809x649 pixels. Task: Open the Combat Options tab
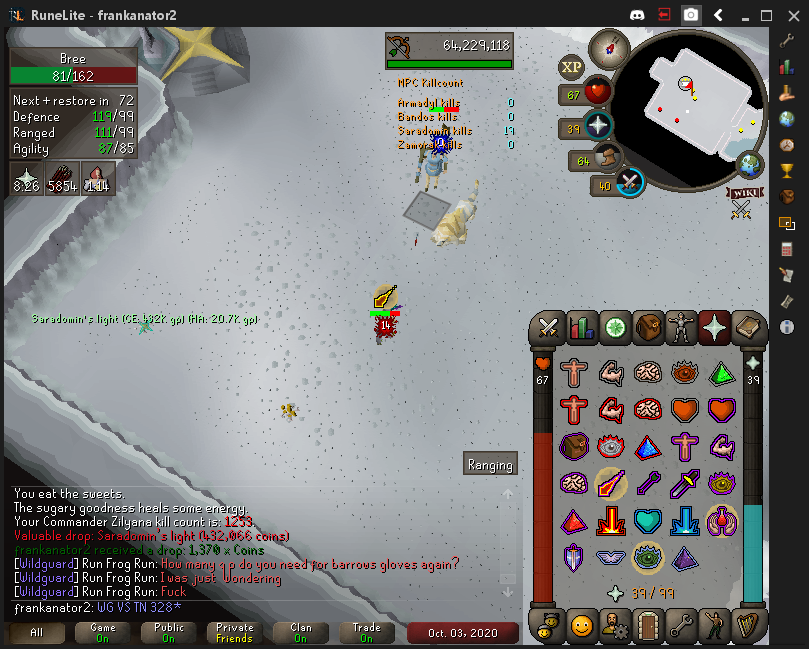[x=548, y=327]
